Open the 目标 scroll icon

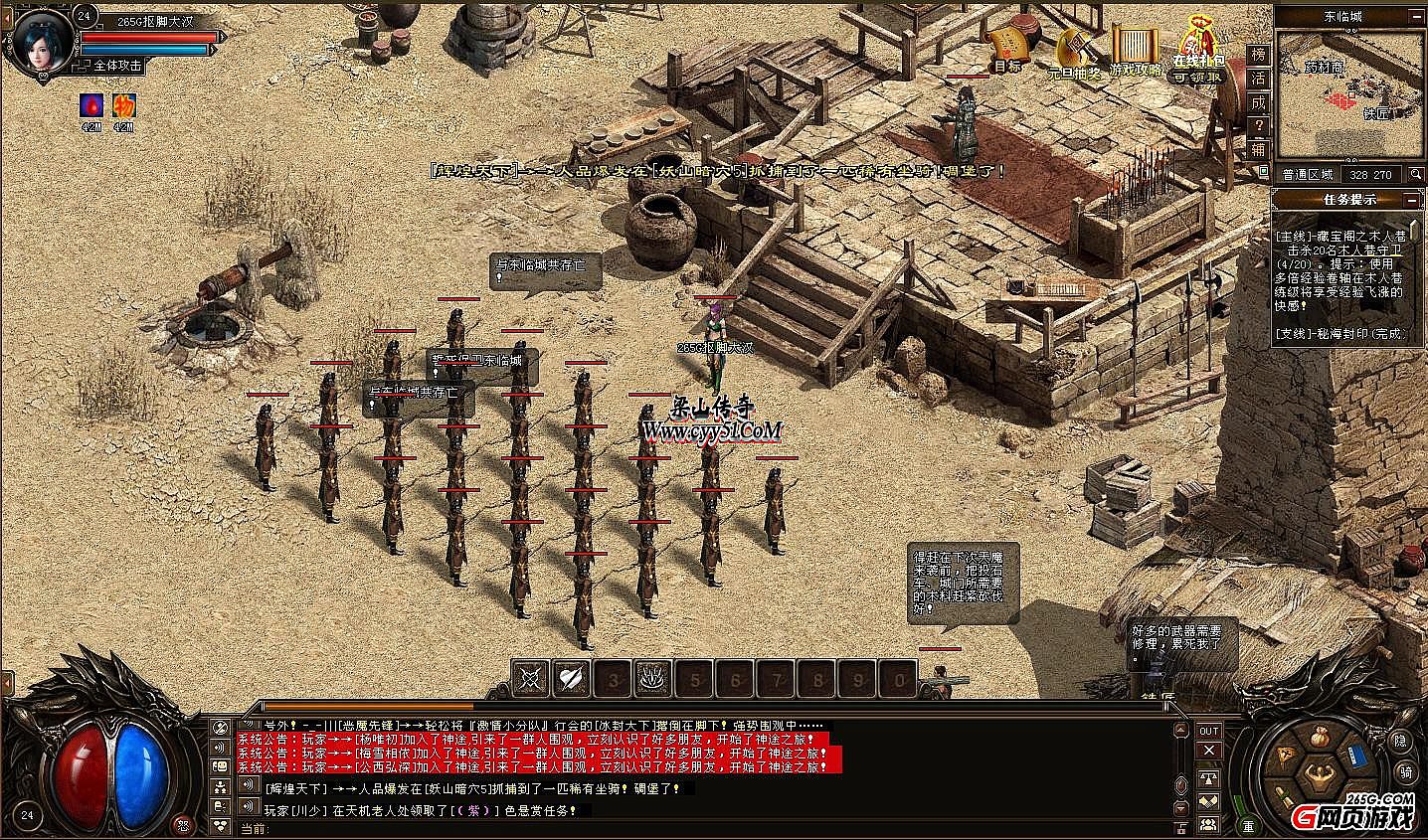[1008, 45]
